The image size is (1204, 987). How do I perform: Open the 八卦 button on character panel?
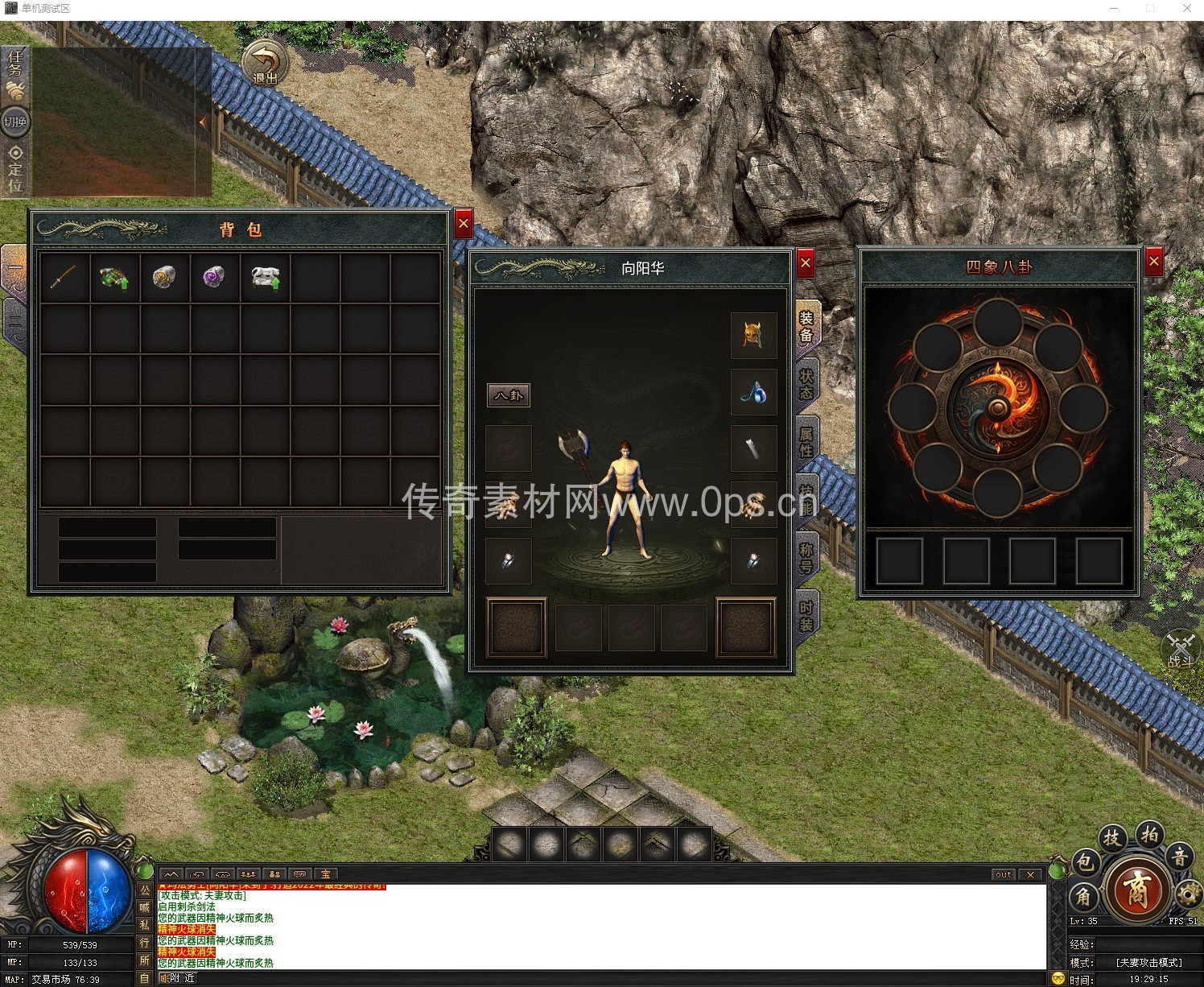(x=509, y=395)
